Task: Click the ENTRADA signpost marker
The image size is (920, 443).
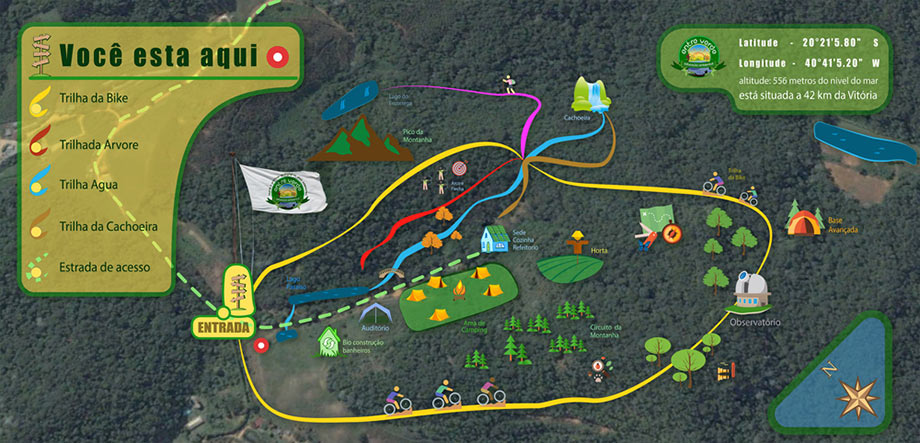Action: 225,325
